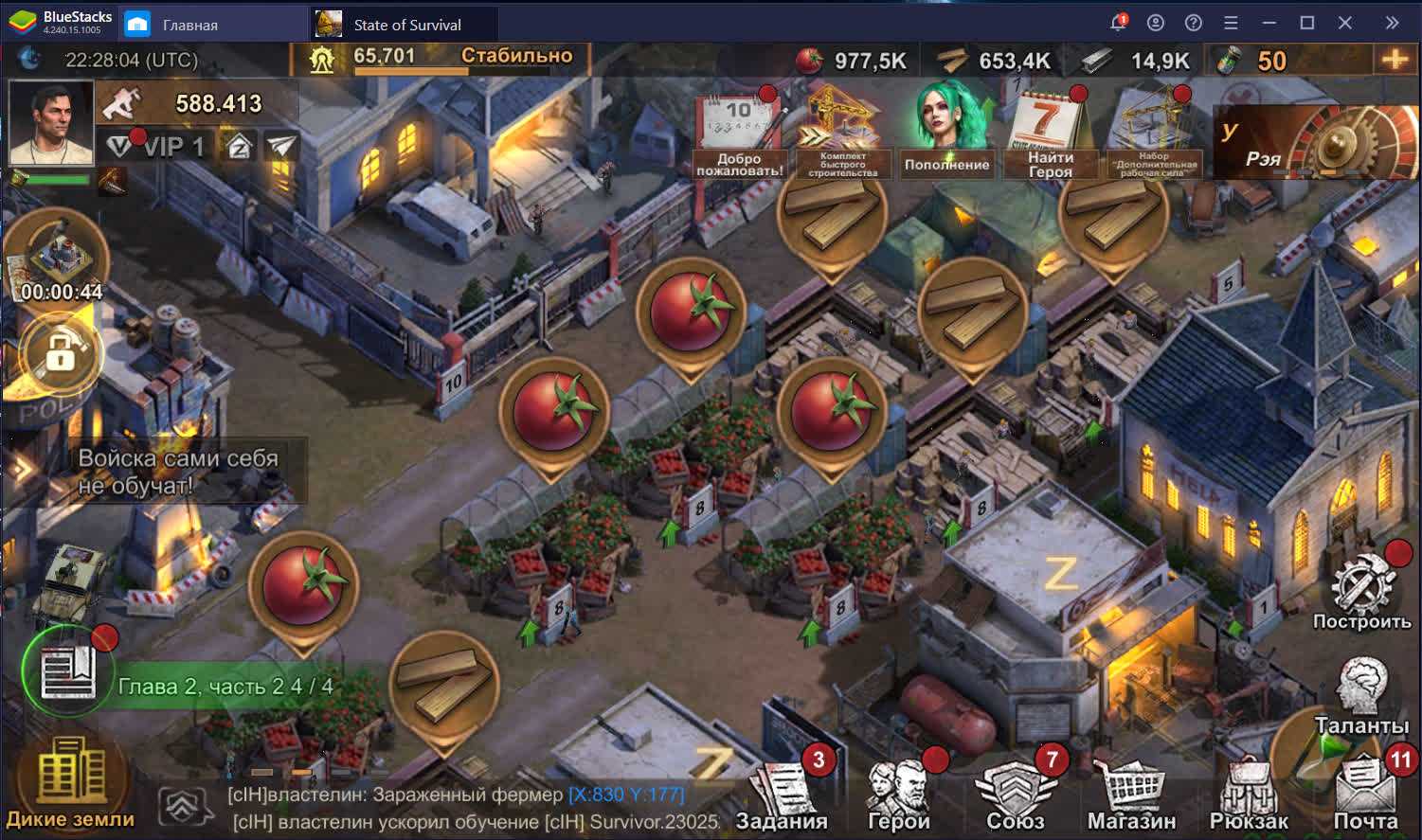Open the Задания quests menu
The height and width of the screenshot is (840, 1422).
pyautogui.click(x=783, y=794)
